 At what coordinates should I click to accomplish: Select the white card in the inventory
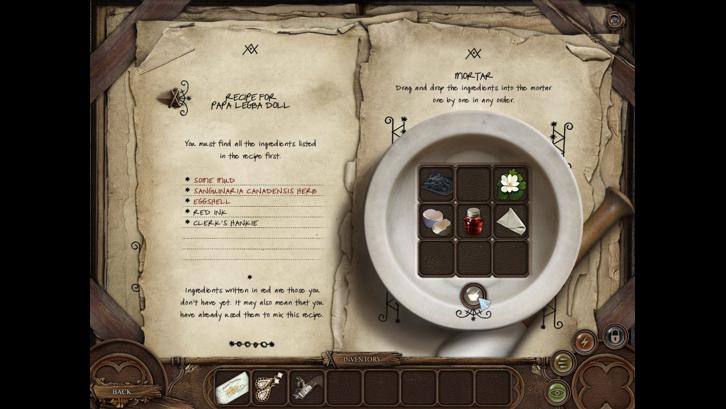(x=232, y=388)
